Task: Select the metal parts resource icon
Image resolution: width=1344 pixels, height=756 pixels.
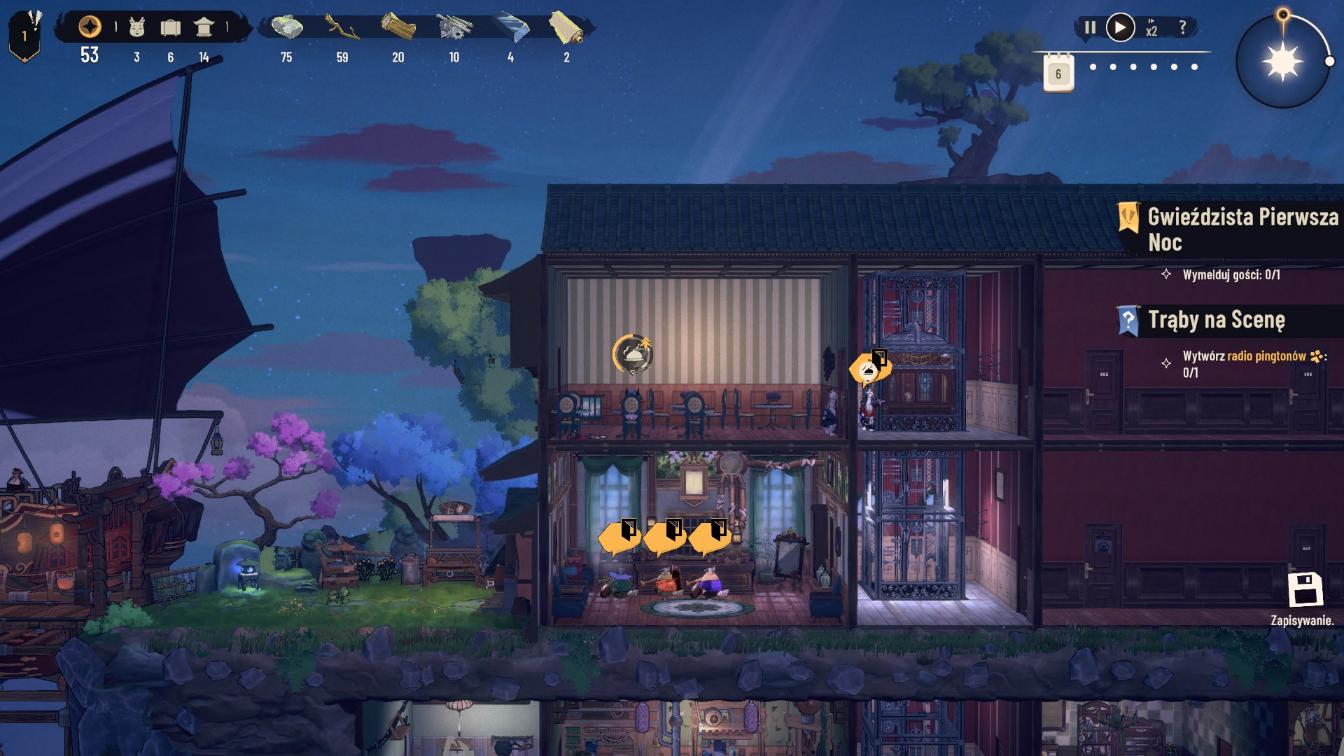Action: (454, 27)
